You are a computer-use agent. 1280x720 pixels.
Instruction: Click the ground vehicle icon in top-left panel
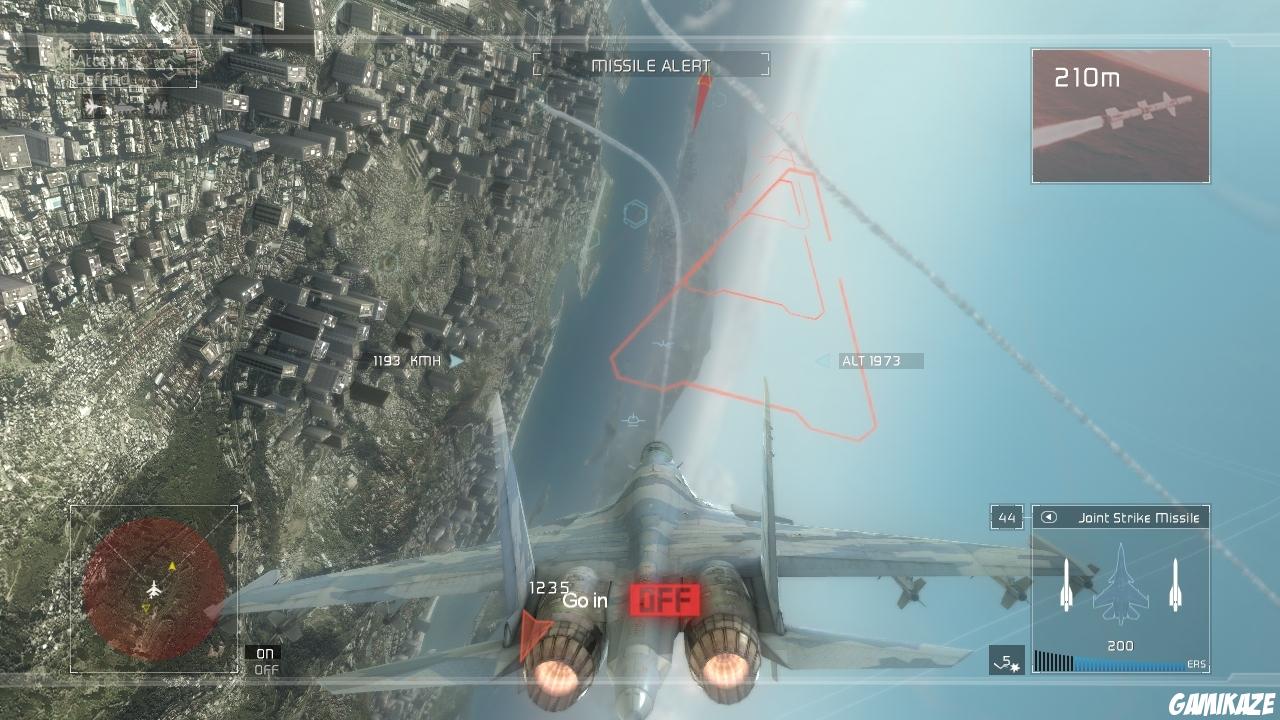(125, 108)
